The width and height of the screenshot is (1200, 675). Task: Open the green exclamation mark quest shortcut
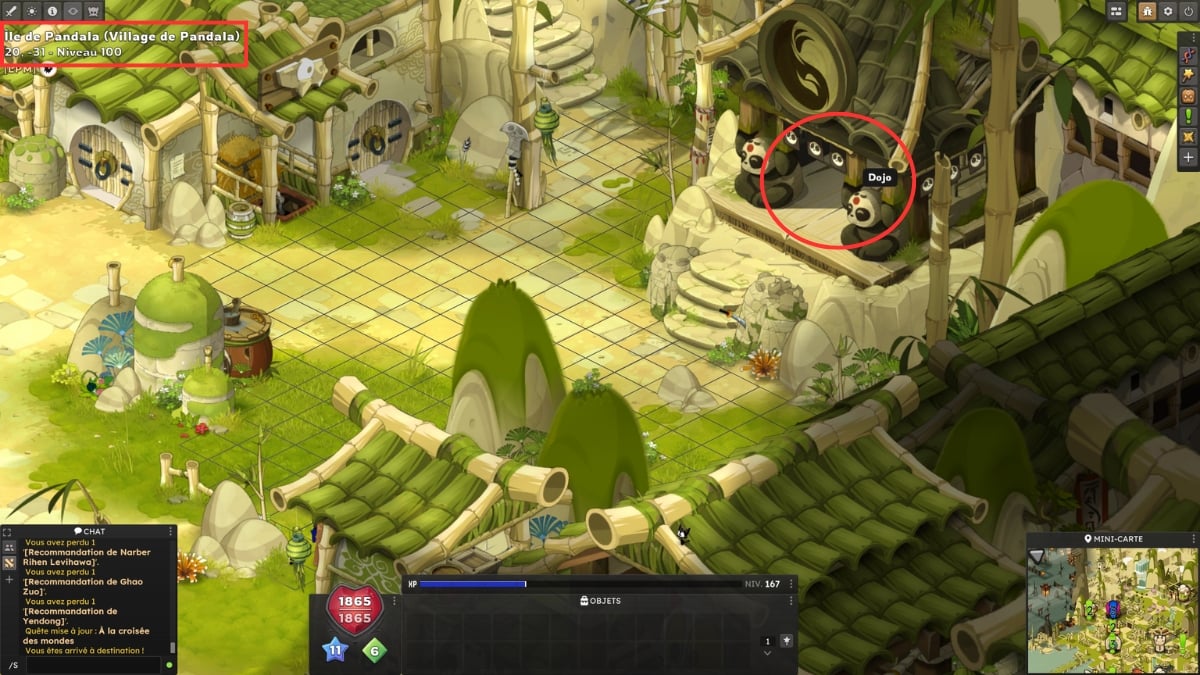(x=1188, y=116)
